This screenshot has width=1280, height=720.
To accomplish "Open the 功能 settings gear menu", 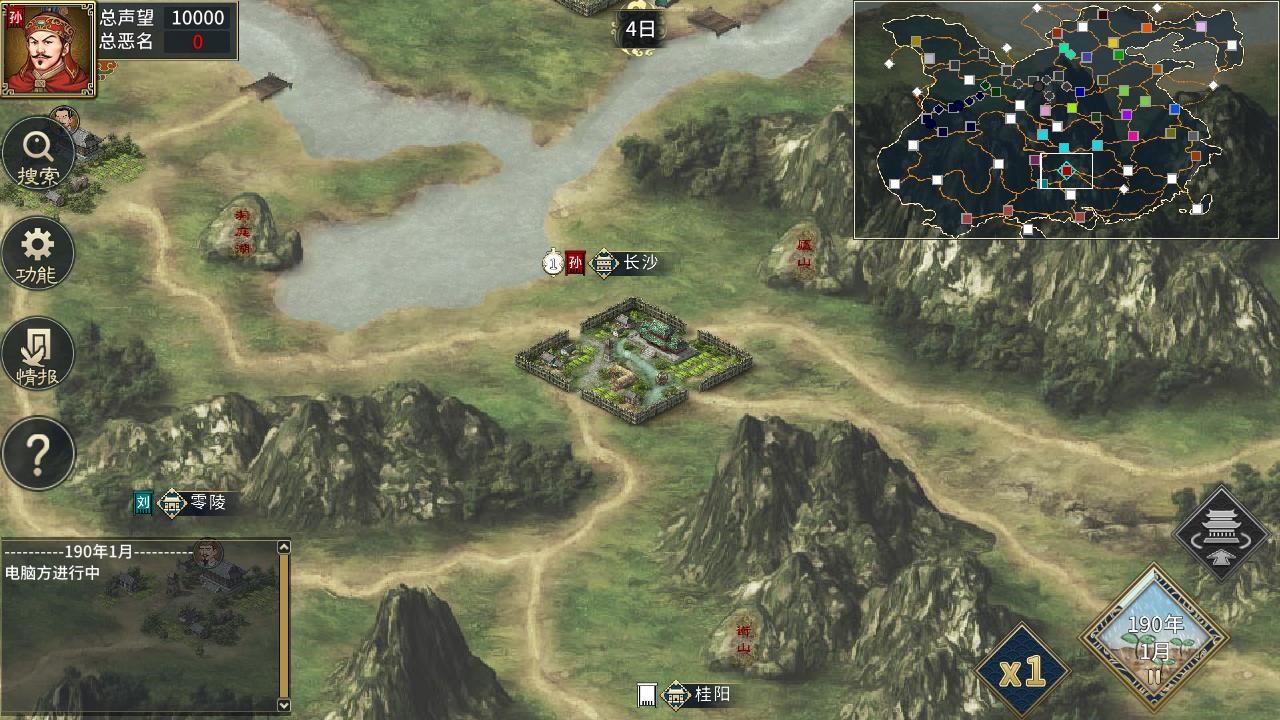I will click(x=38, y=253).
